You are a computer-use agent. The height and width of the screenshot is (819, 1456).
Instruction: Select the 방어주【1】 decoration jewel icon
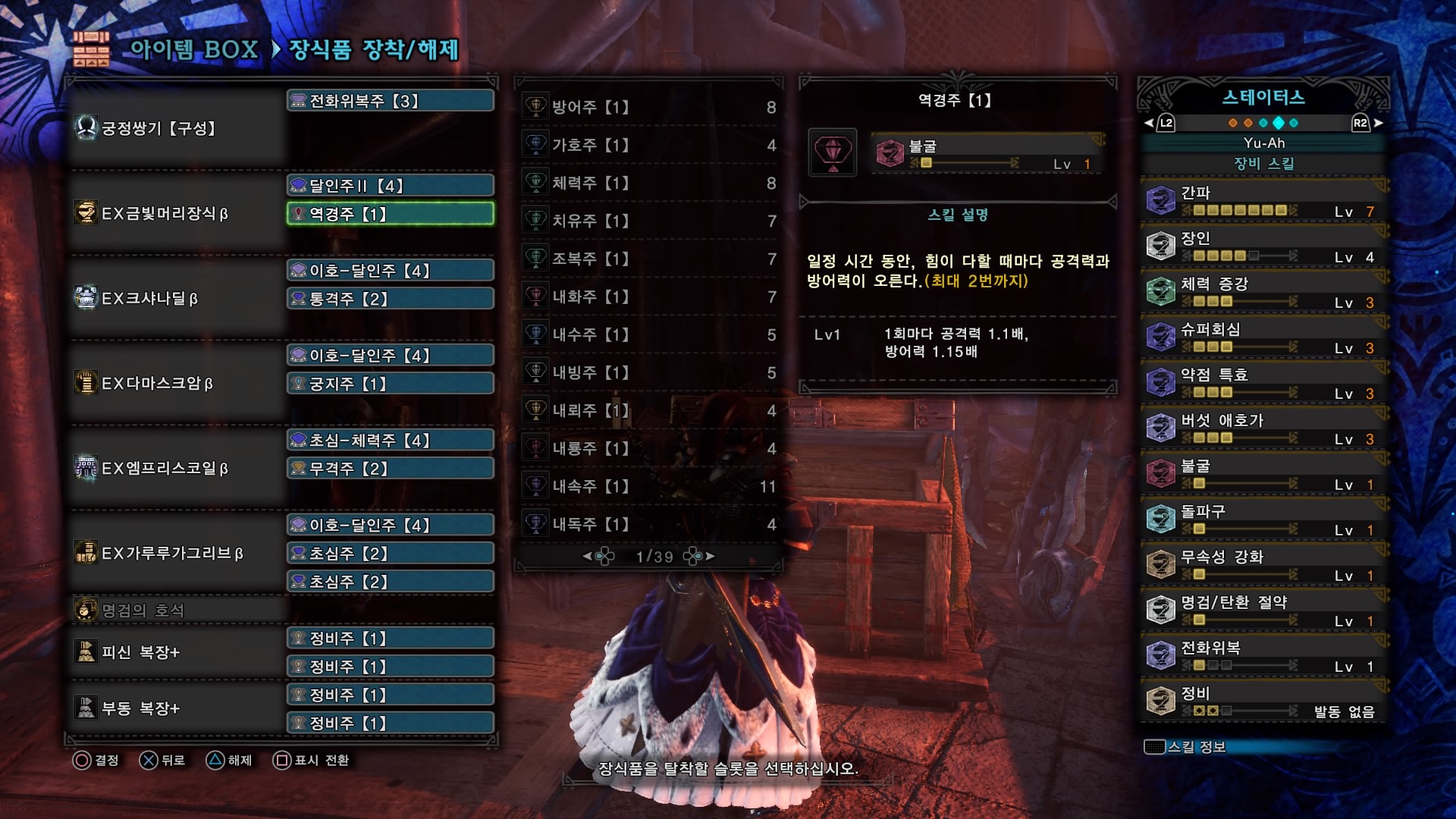click(535, 107)
